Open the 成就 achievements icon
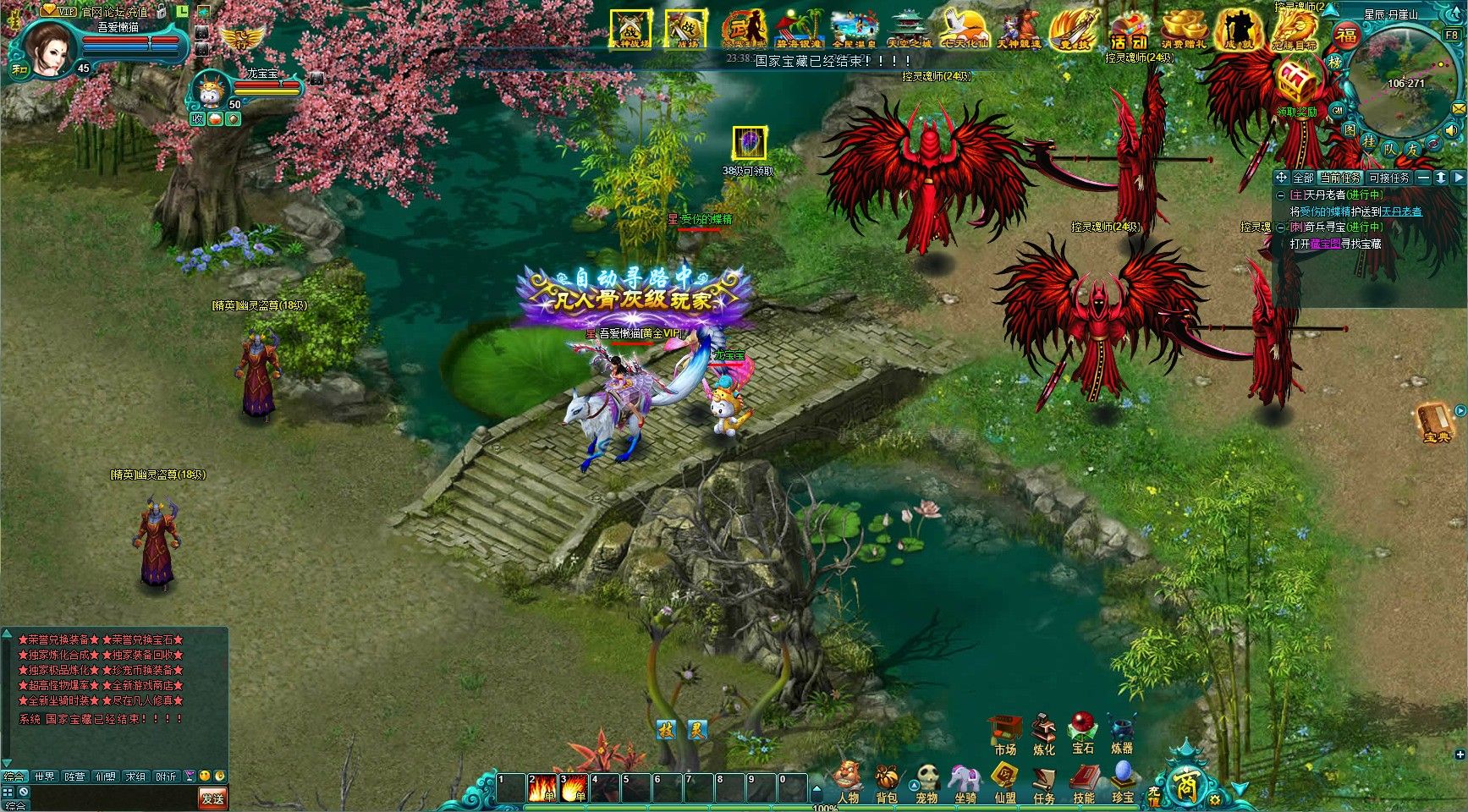Image resolution: width=1468 pixels, height=812 pixels. [1238, 31]
